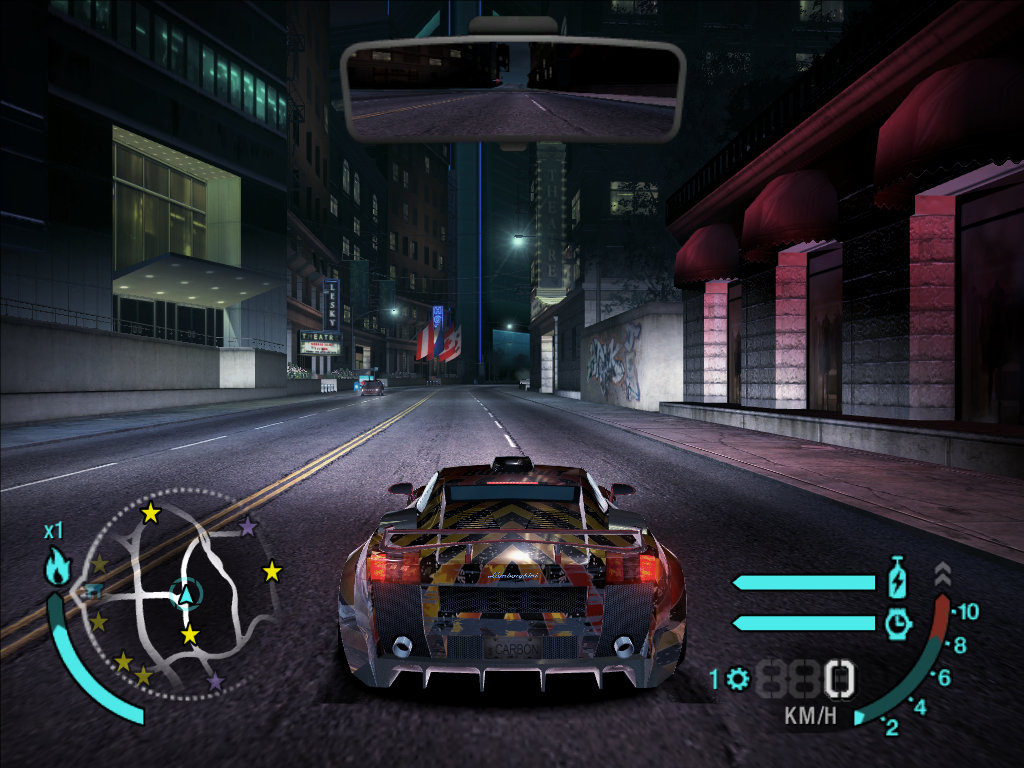Click the heat flame icon
This screenshot has width=1024, height=768.
coord(57,568)
